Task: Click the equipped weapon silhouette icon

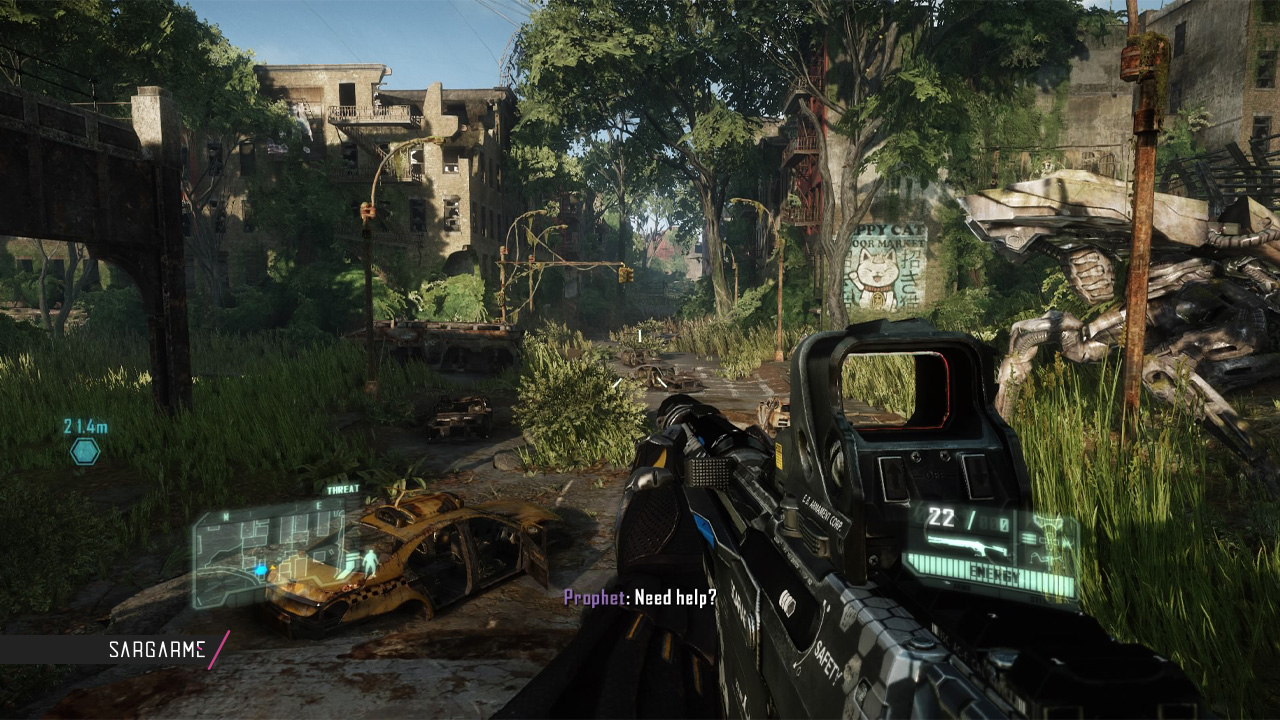Action: (x=966, y=546)
